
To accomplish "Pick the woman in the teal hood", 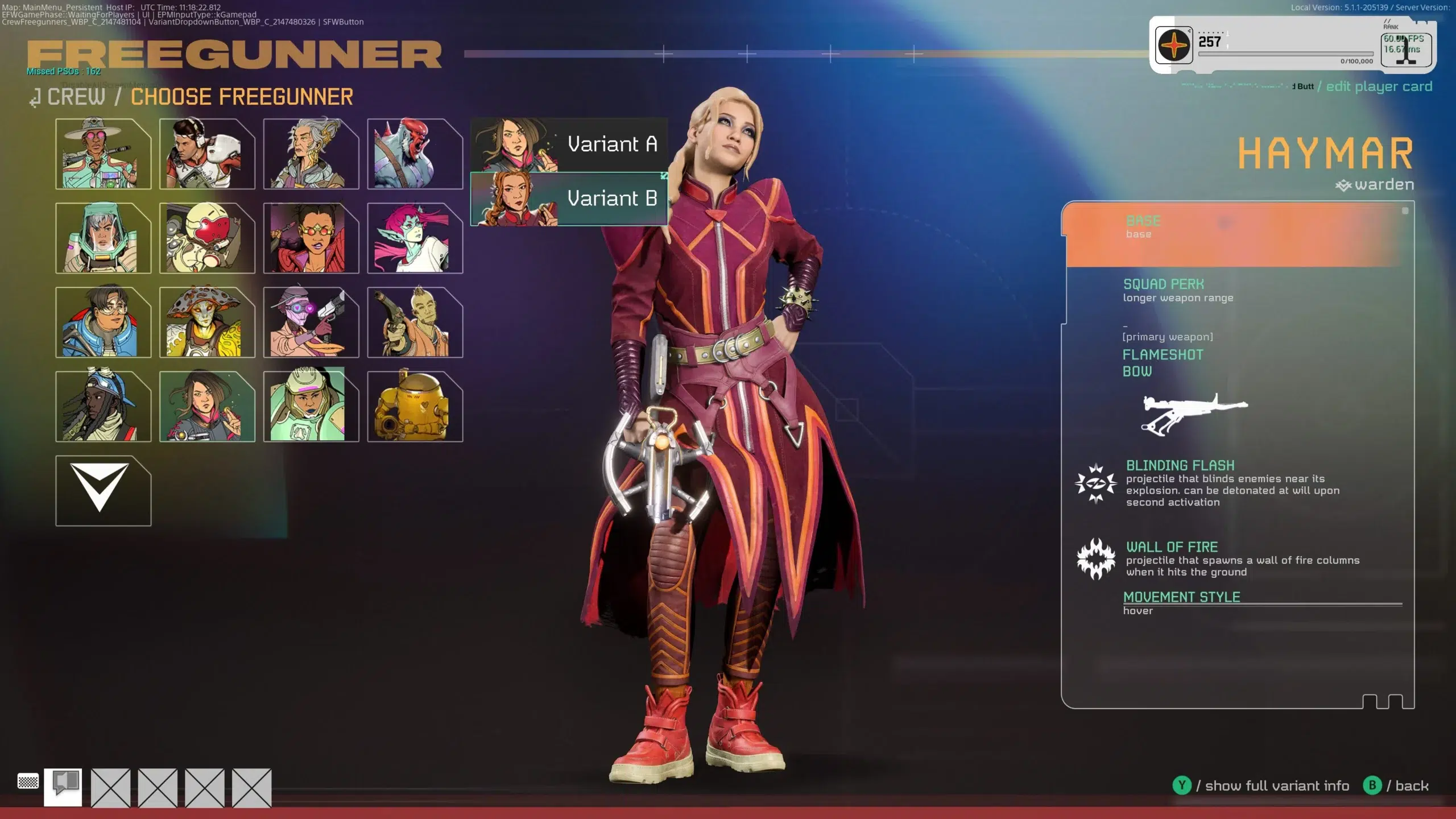I will 103,238.
